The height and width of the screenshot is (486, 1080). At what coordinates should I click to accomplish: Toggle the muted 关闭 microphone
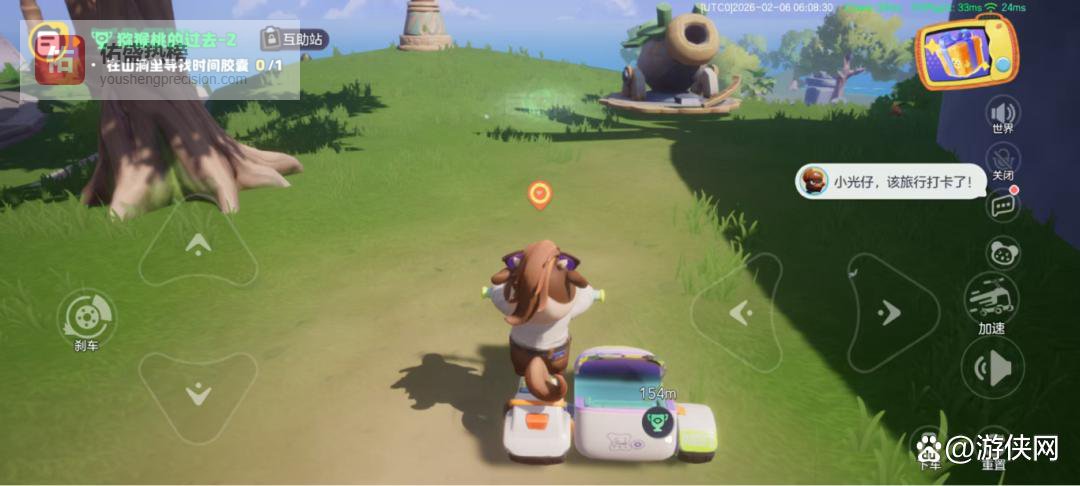[1002, 160]
